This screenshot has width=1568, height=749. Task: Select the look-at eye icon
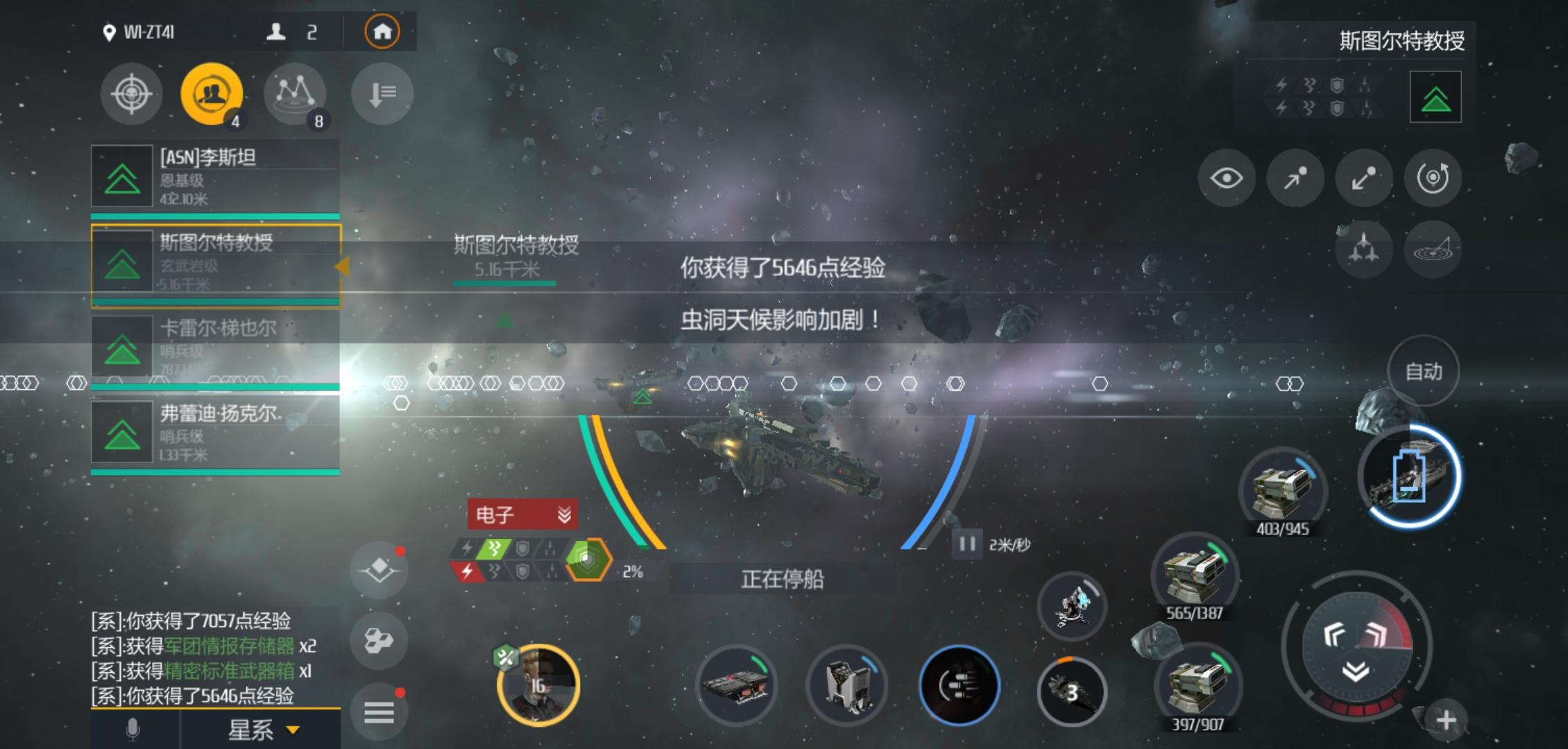(x=1227, y=178)
